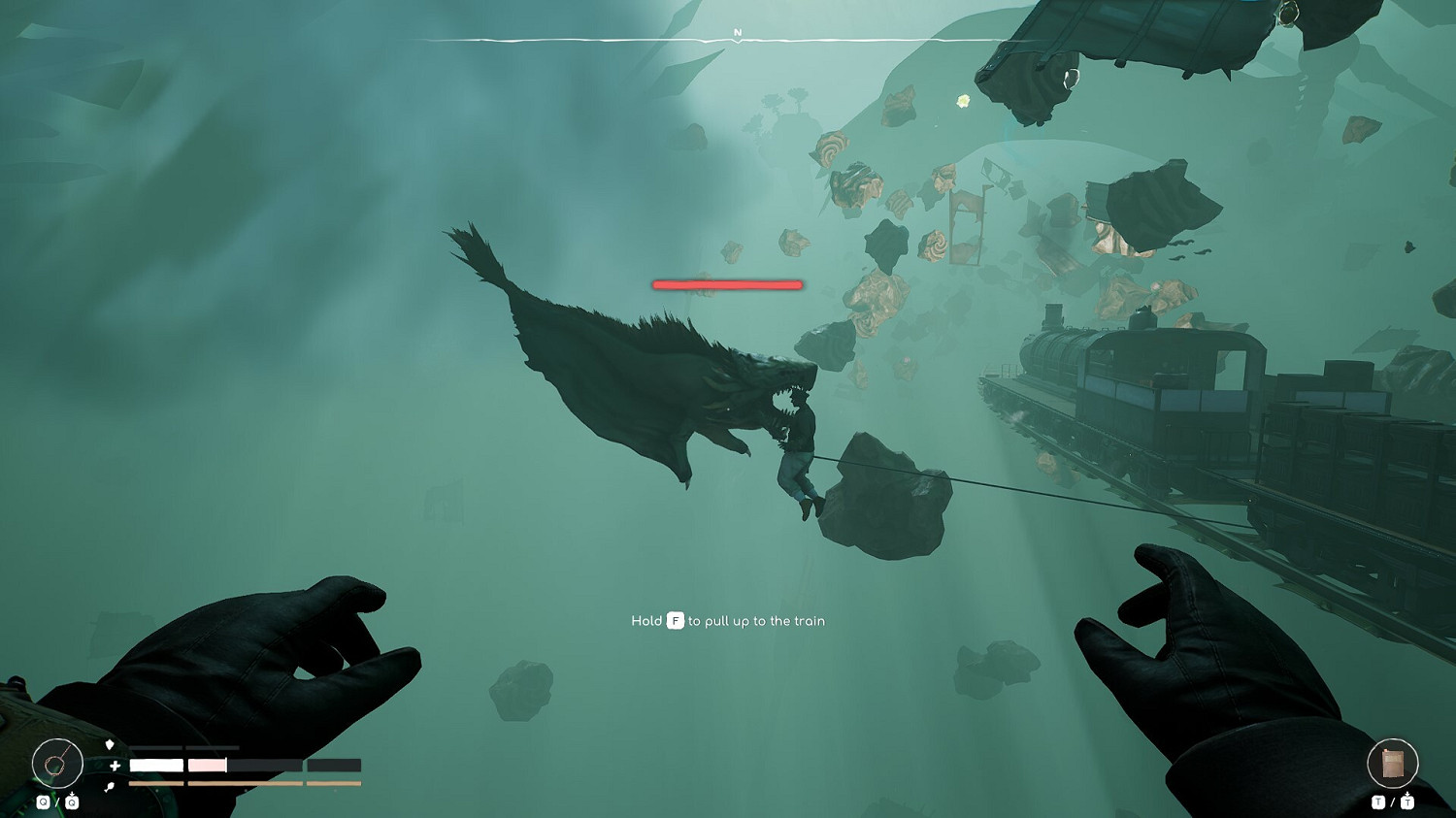Click the N marker on the compass strip

[738, 31]
